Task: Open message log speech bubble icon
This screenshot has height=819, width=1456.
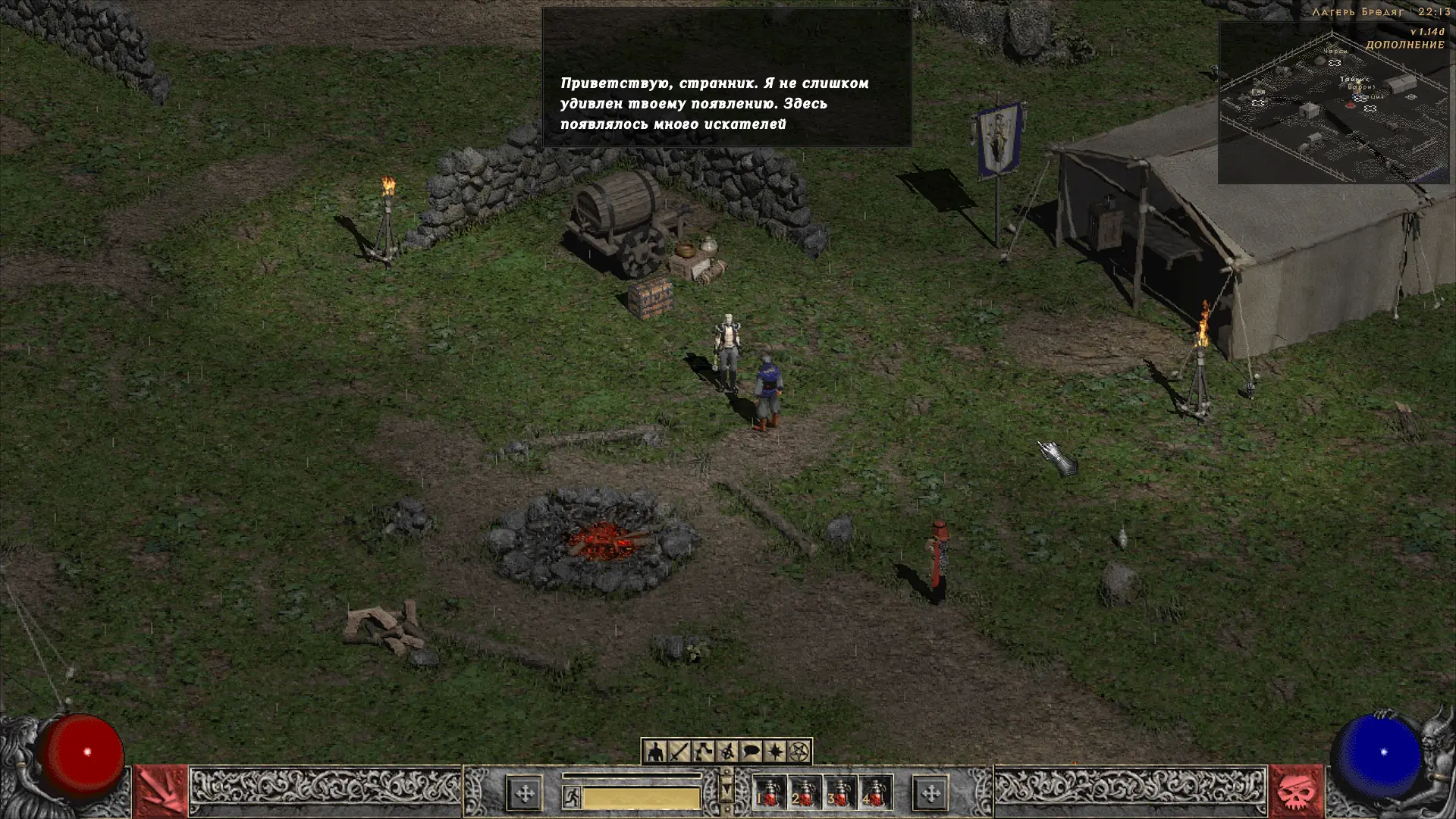Action: click(751, 752)
